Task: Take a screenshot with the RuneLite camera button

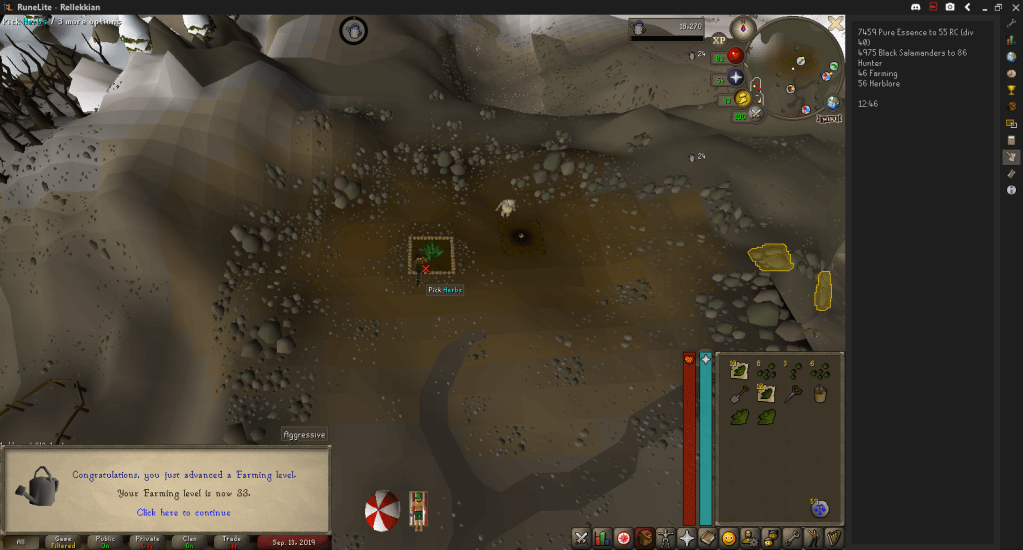Action: 950,7
